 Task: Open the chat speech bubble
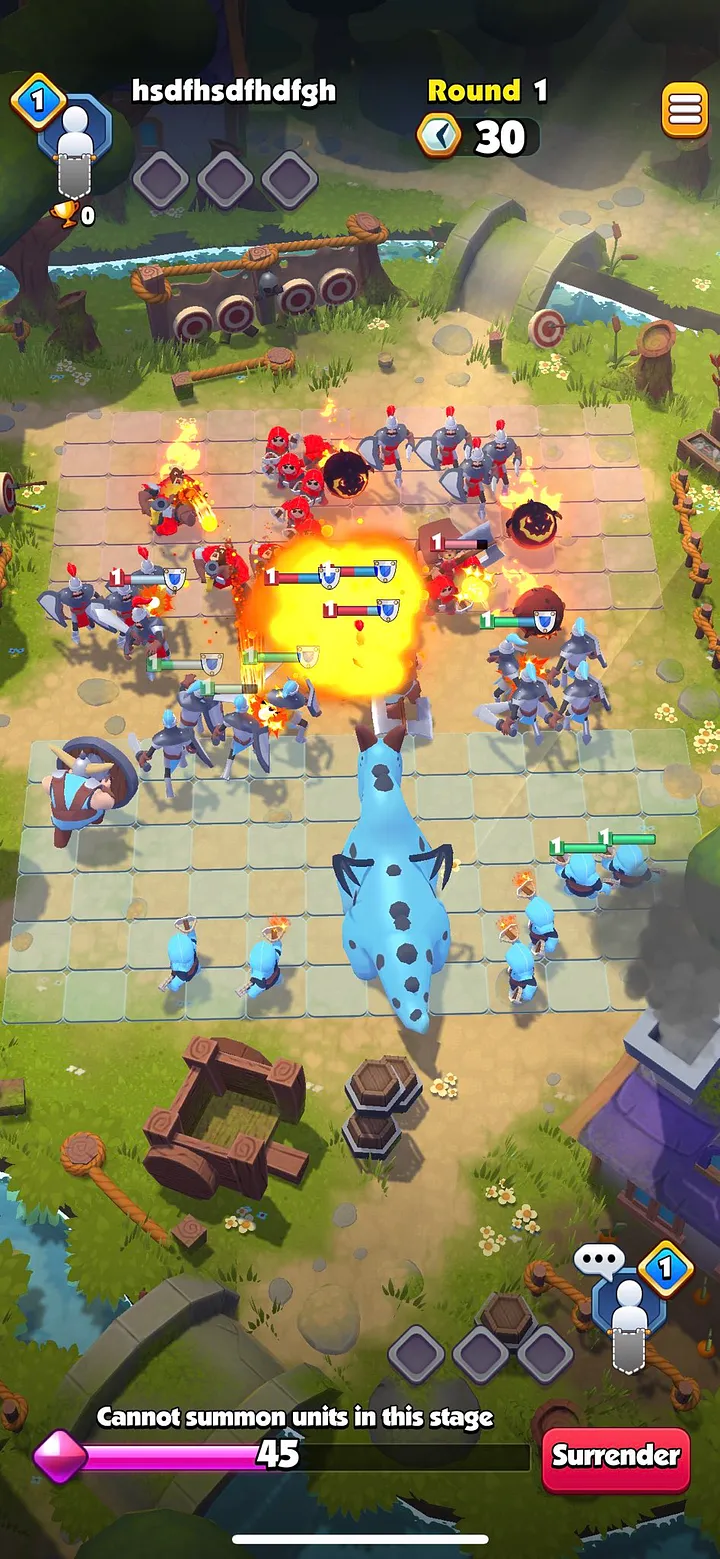point(599,1261)
